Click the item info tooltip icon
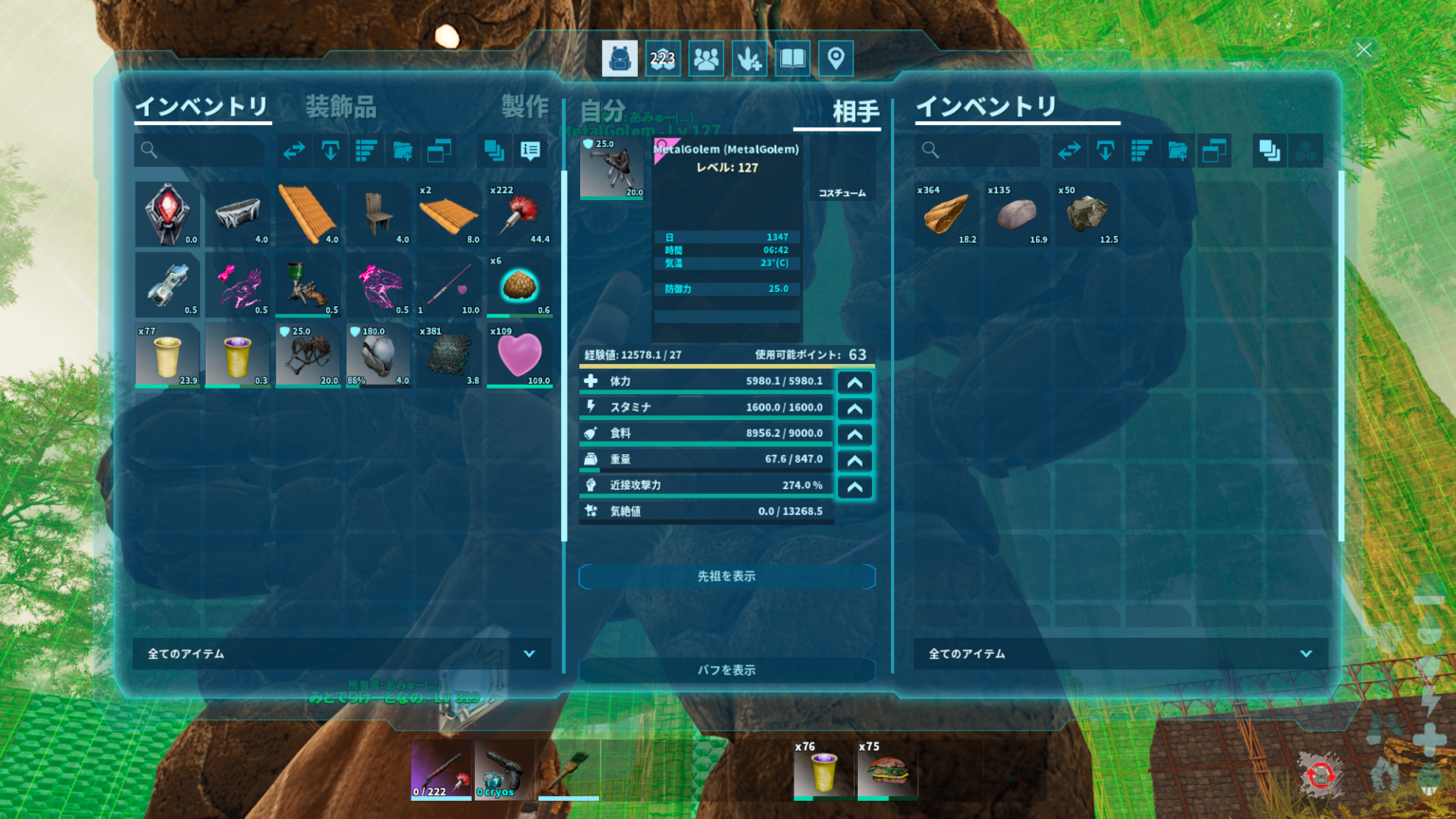The width and height of the screenshot is (1456, 819). (x=529, y=150)
